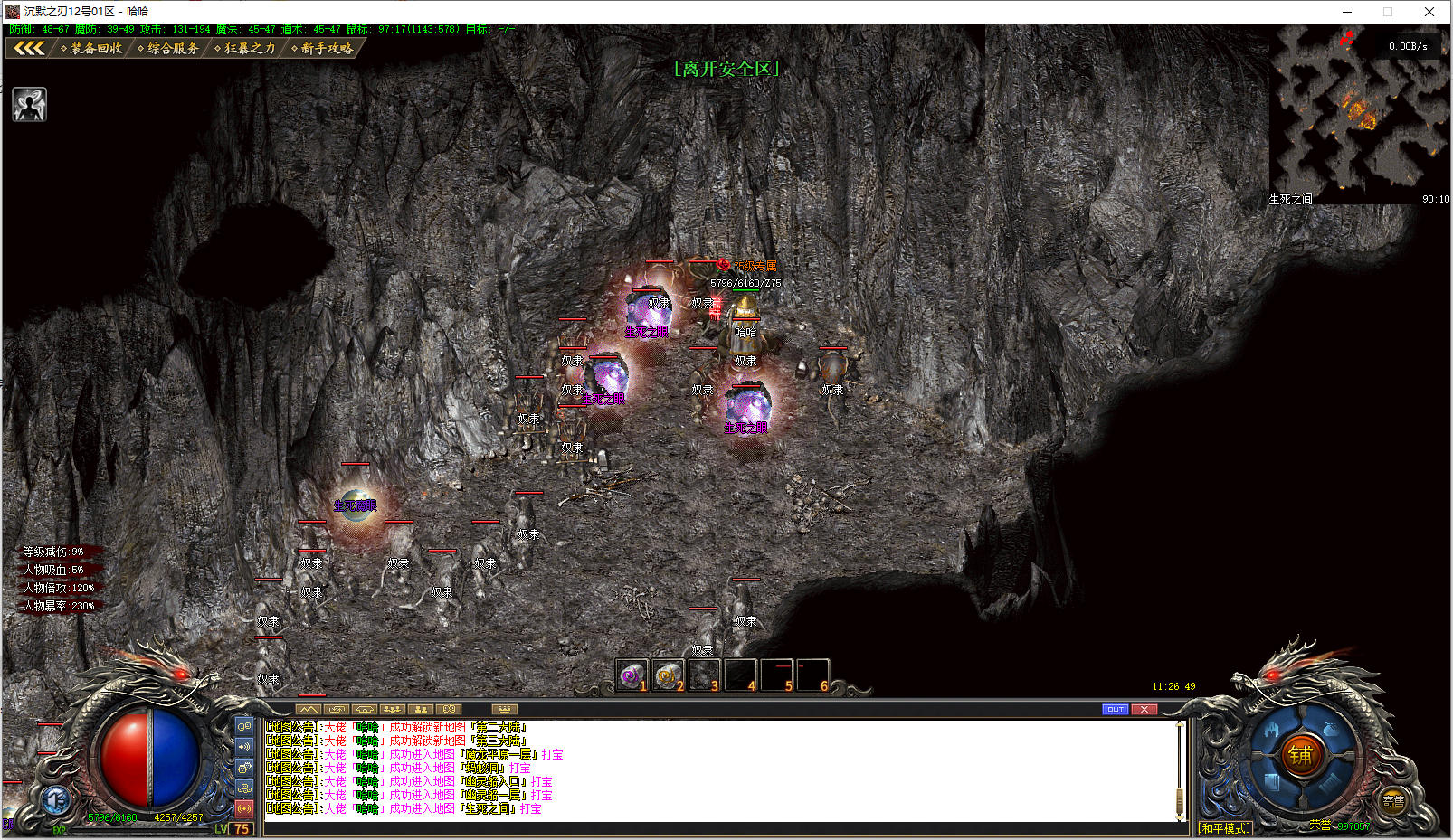Toggle the 和平模式 attack mode label

coord(1225,827)
